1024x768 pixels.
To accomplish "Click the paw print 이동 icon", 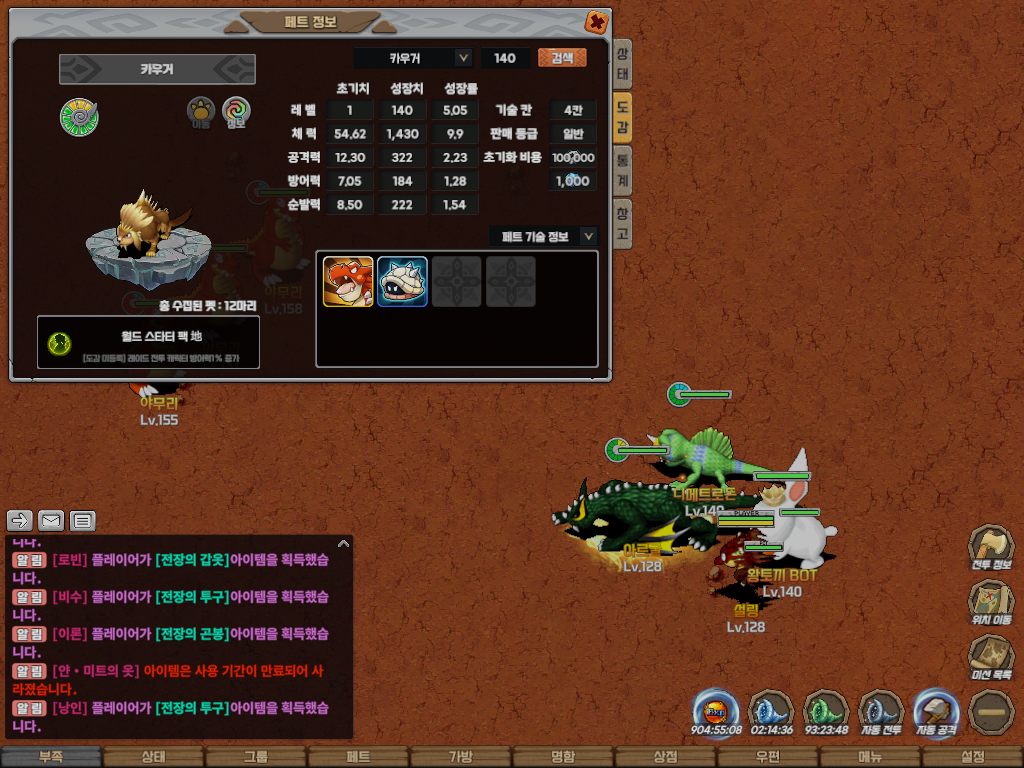I will pyautogui.click(x=202, y=112).
